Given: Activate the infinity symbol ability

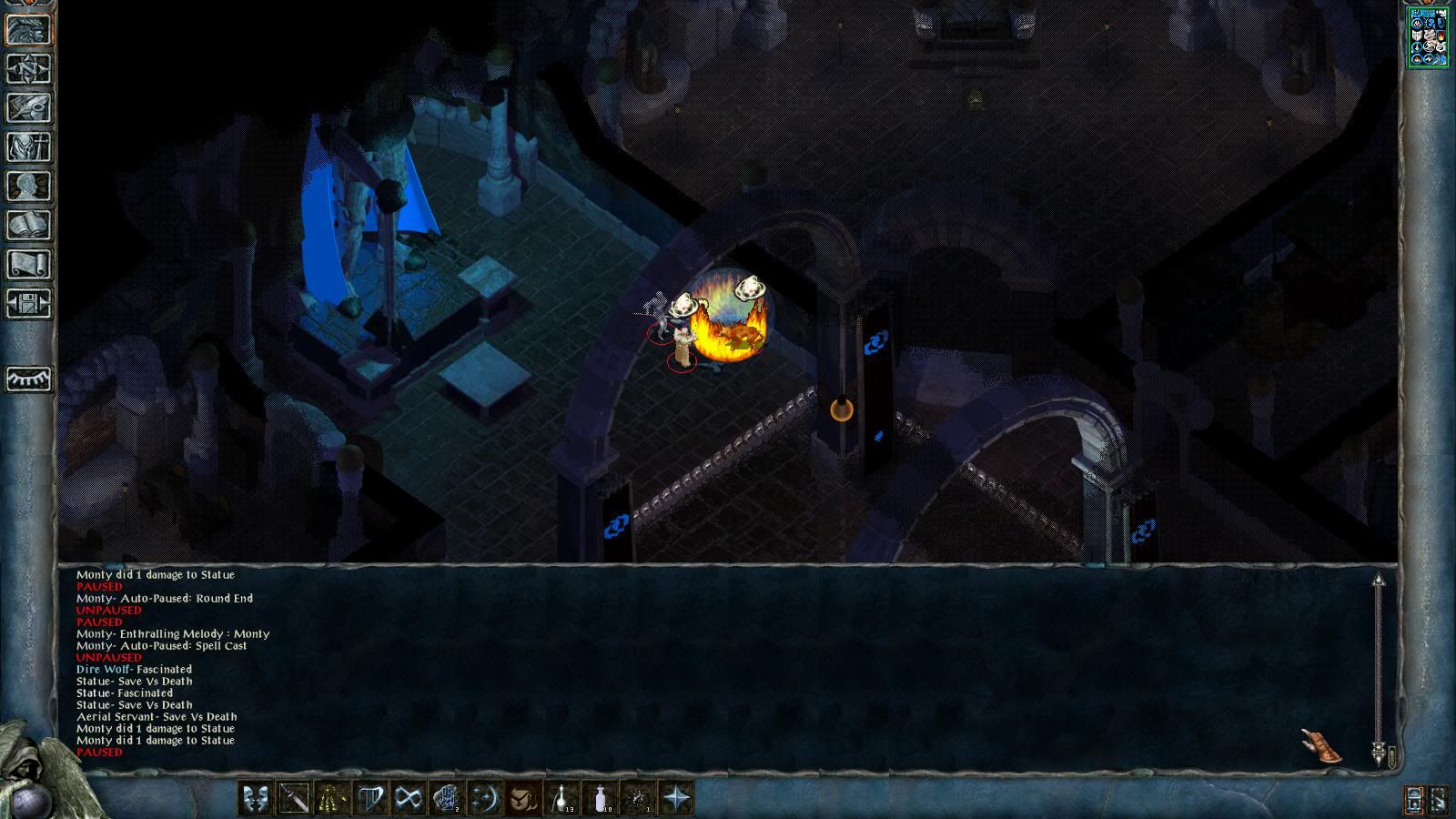Looking at the screenshot, I should (409, 799).
